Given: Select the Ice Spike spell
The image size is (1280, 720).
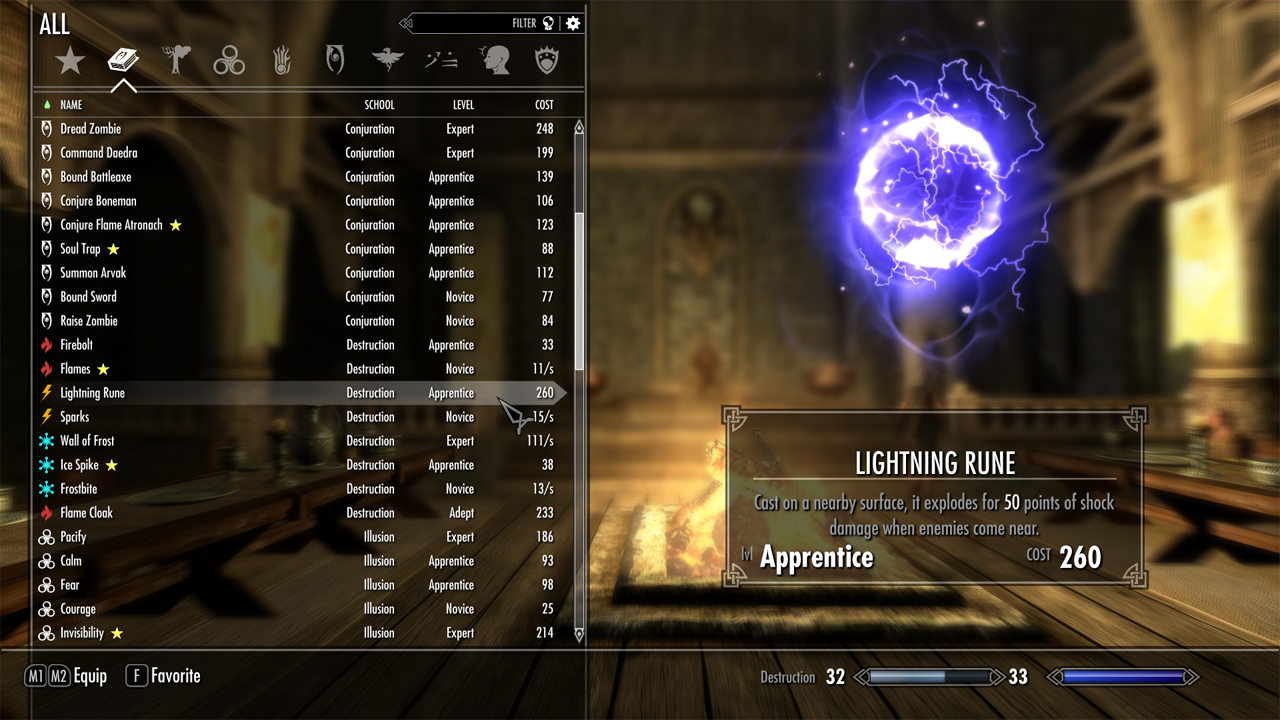Looking at the screenshot, I should [x=79, y=465].
